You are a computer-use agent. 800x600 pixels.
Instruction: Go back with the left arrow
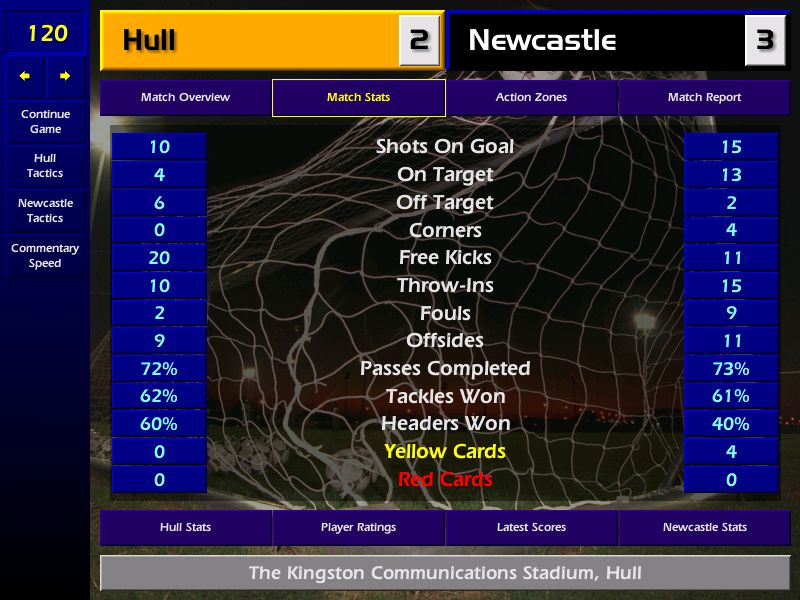point(25,76)
